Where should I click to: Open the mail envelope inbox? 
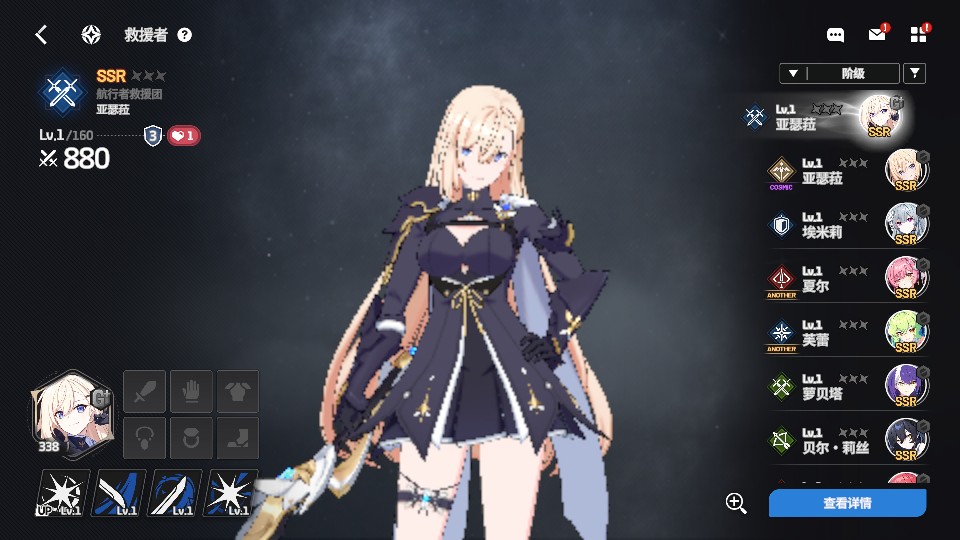(x=876, y=35)
